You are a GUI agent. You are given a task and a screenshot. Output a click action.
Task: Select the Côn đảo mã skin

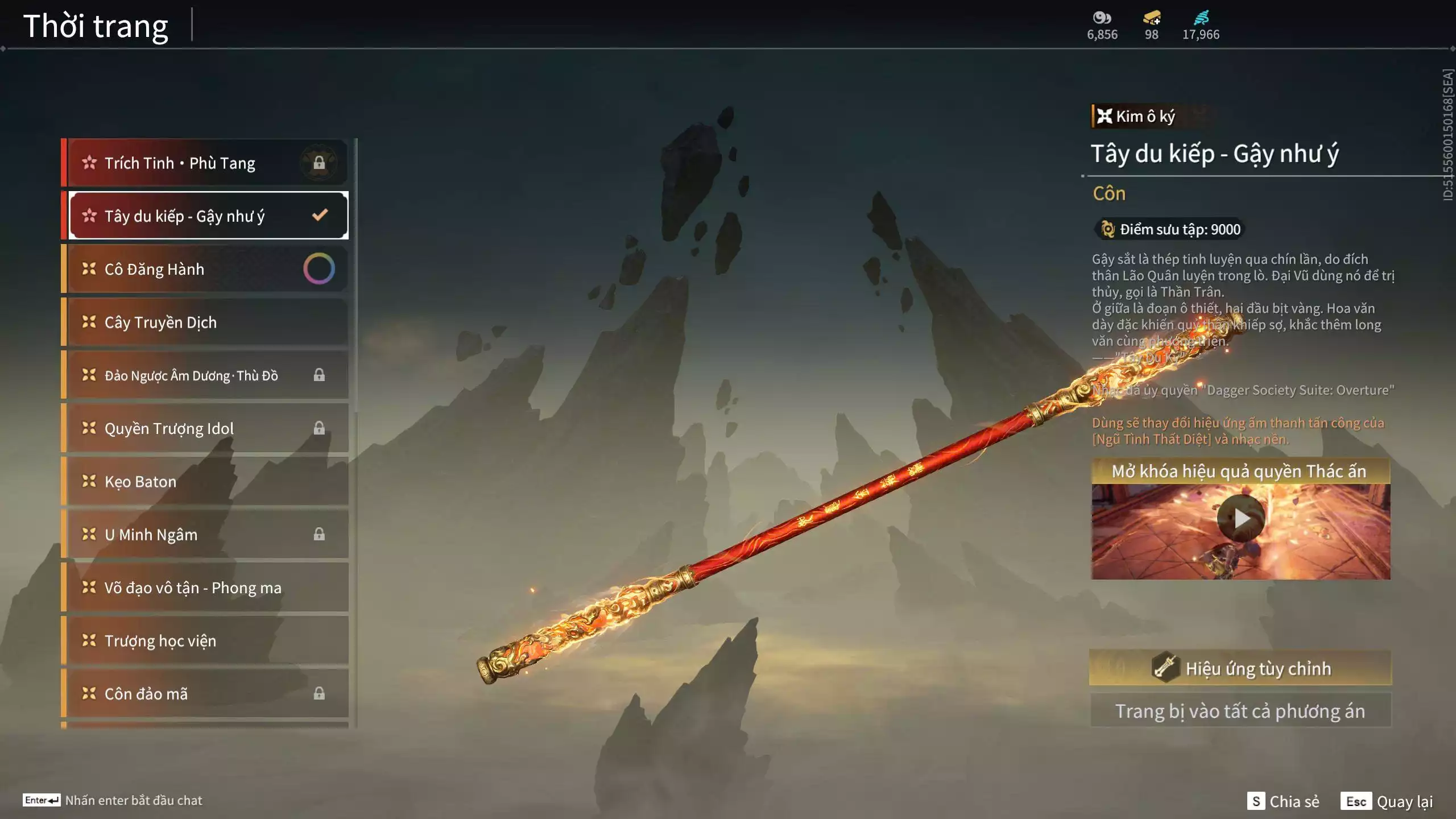[193, 694]
